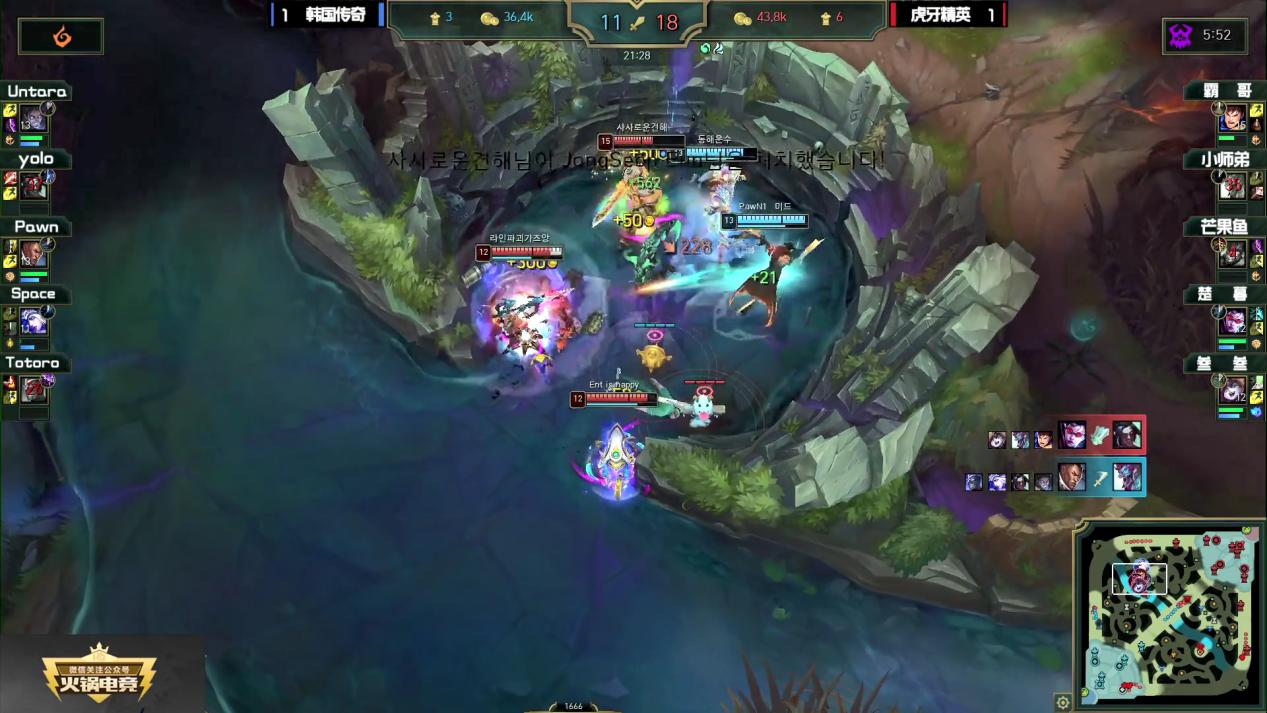Image resolution: width=1267 pixels, height=713 pixels.
Task: Select Pawn's champion portrait
Action: [33, 254]
